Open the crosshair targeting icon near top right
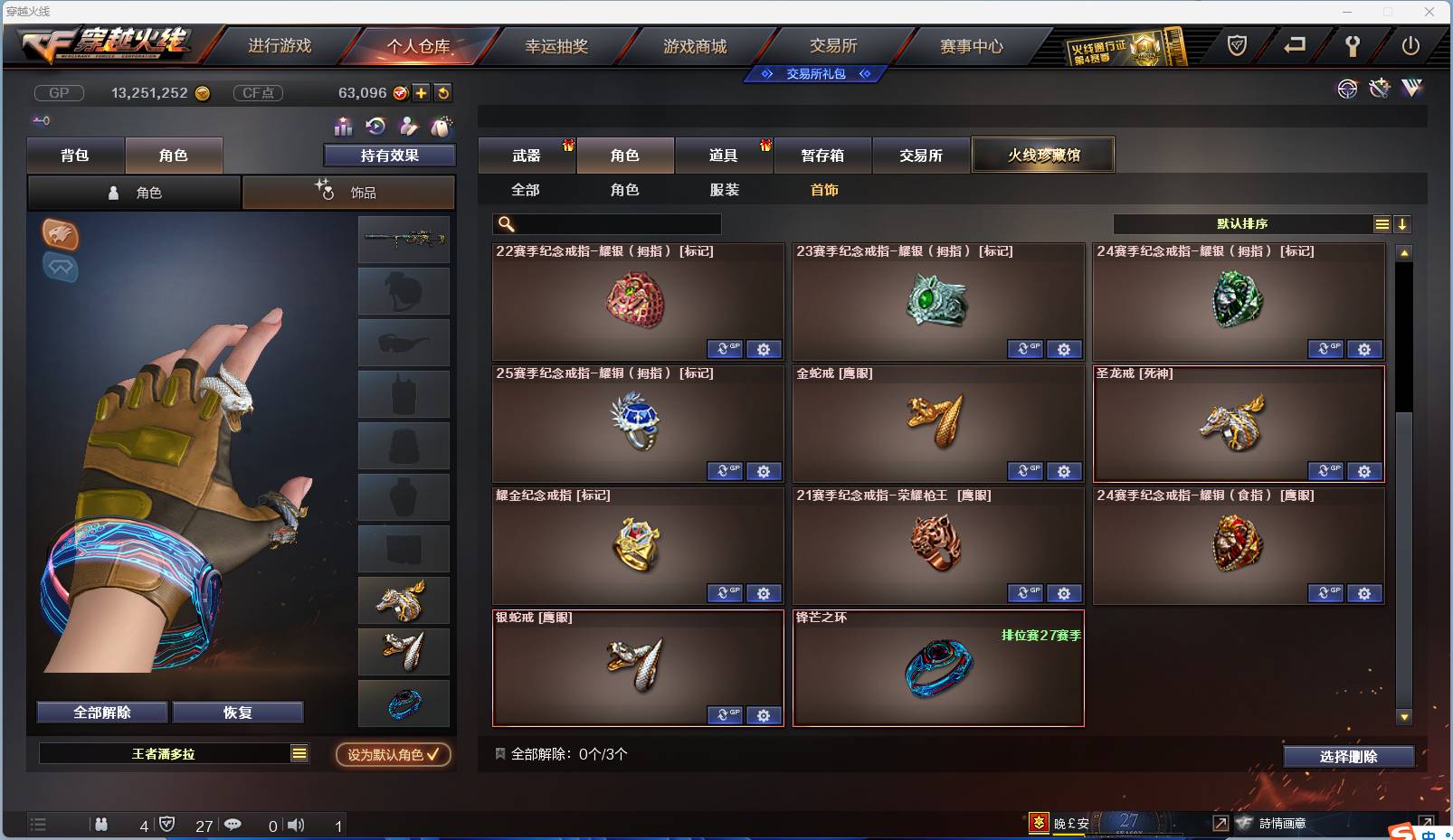Image resolution: width=1453 pixels, height=840 pixels. click(x=1347, y=90)
